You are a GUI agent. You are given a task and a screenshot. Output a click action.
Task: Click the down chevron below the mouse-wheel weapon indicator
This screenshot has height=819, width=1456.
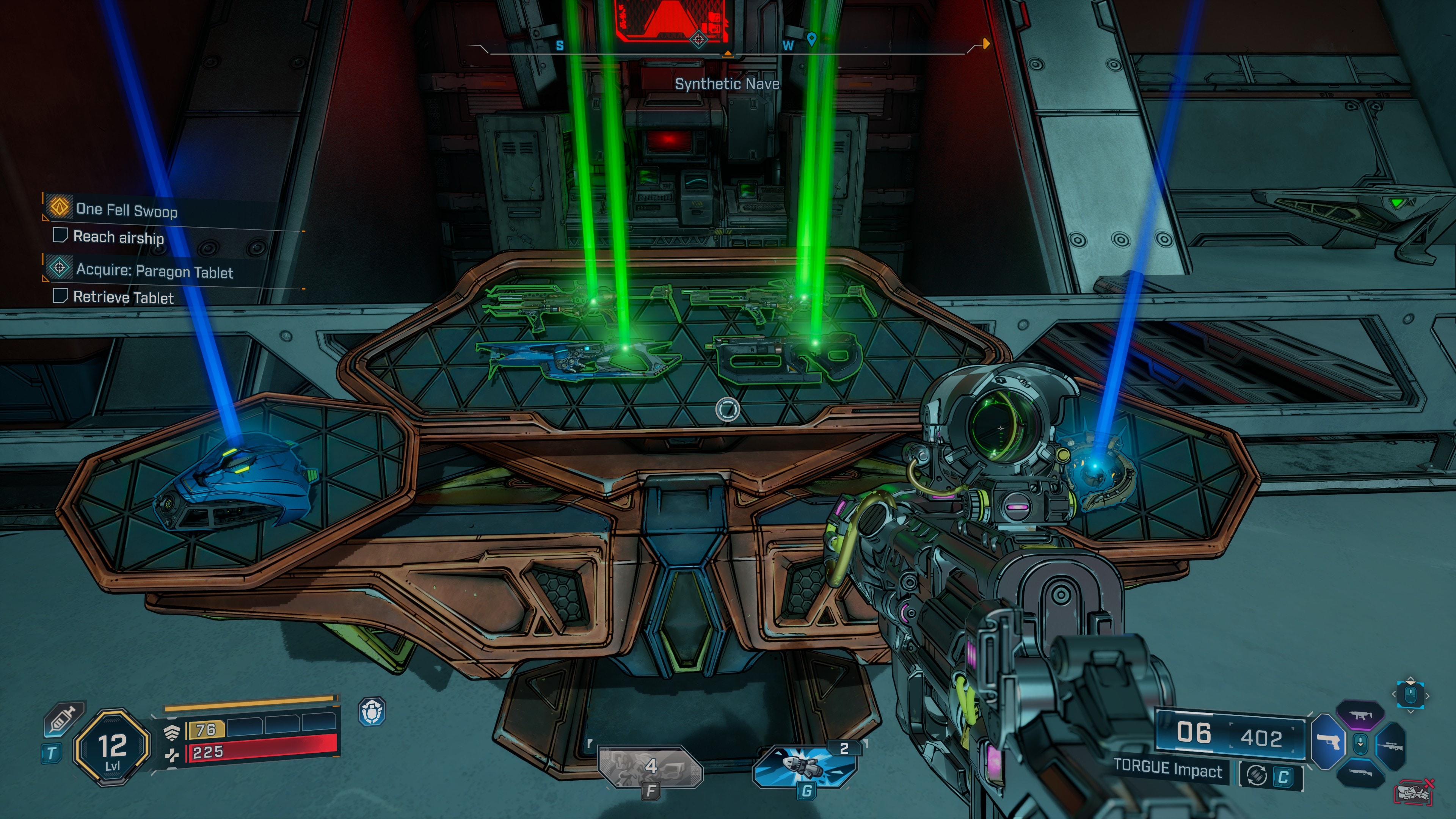point(1411,711)
